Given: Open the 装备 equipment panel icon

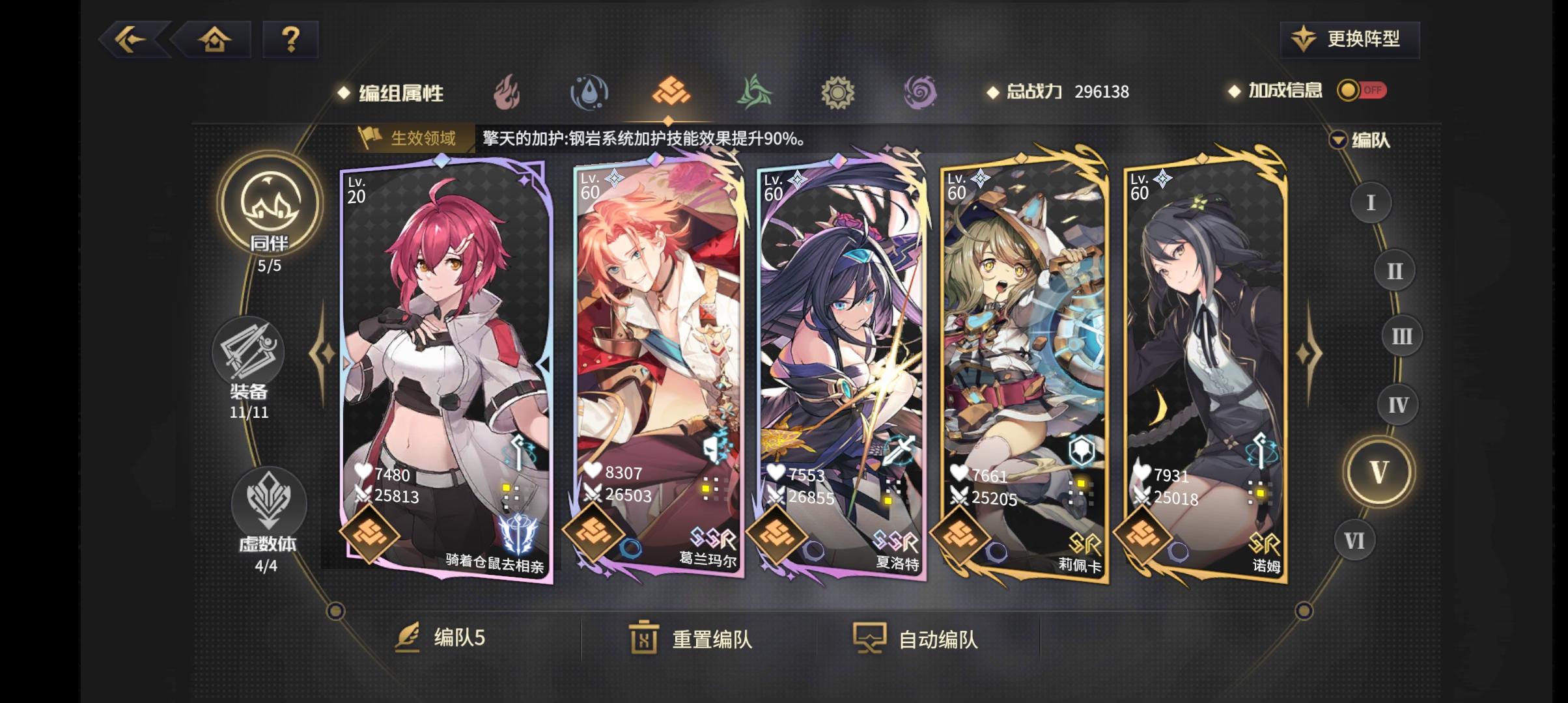Looking at the screenshot, I should 248,352.
